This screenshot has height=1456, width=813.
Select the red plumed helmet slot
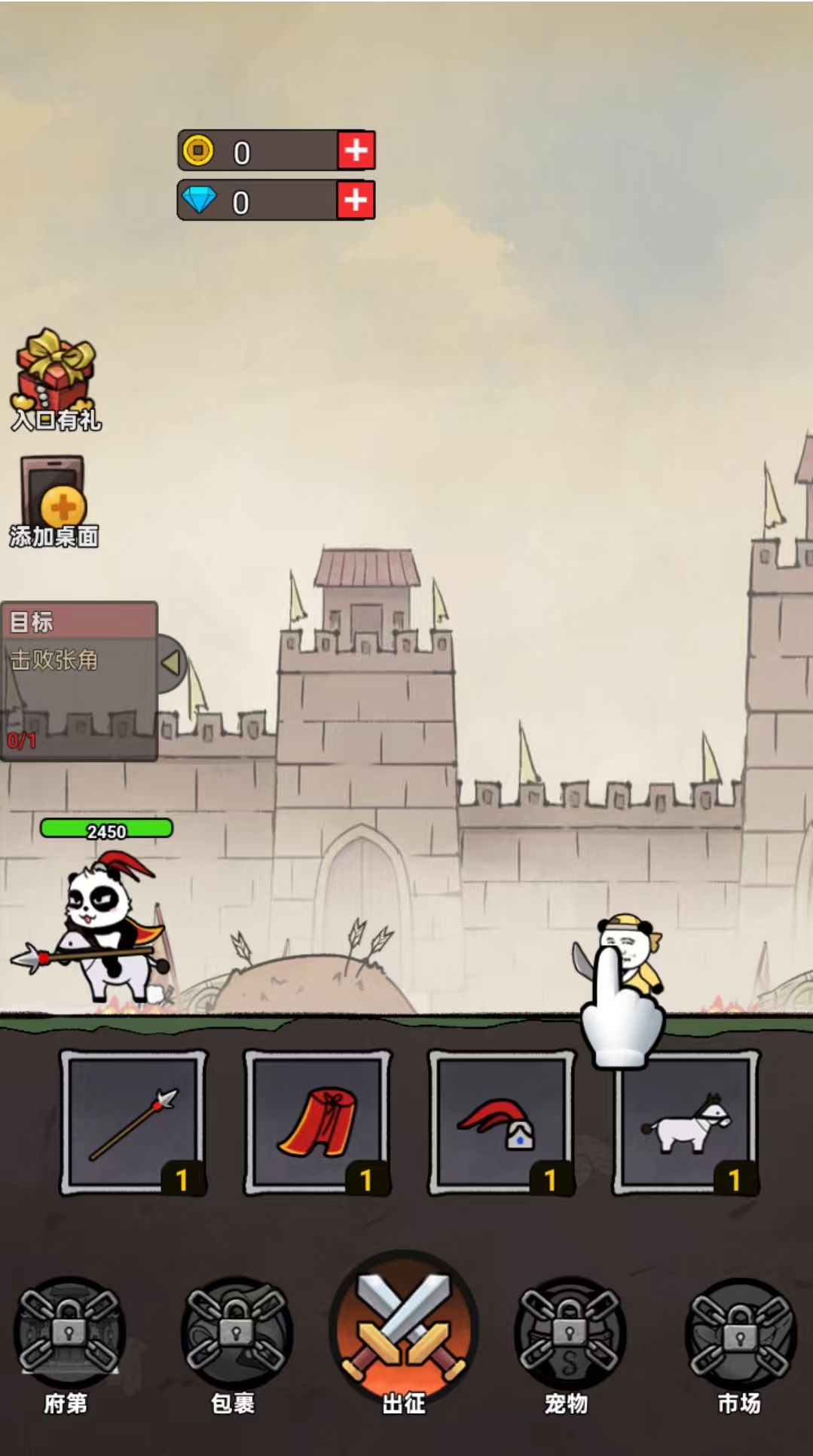[501, 1122]
